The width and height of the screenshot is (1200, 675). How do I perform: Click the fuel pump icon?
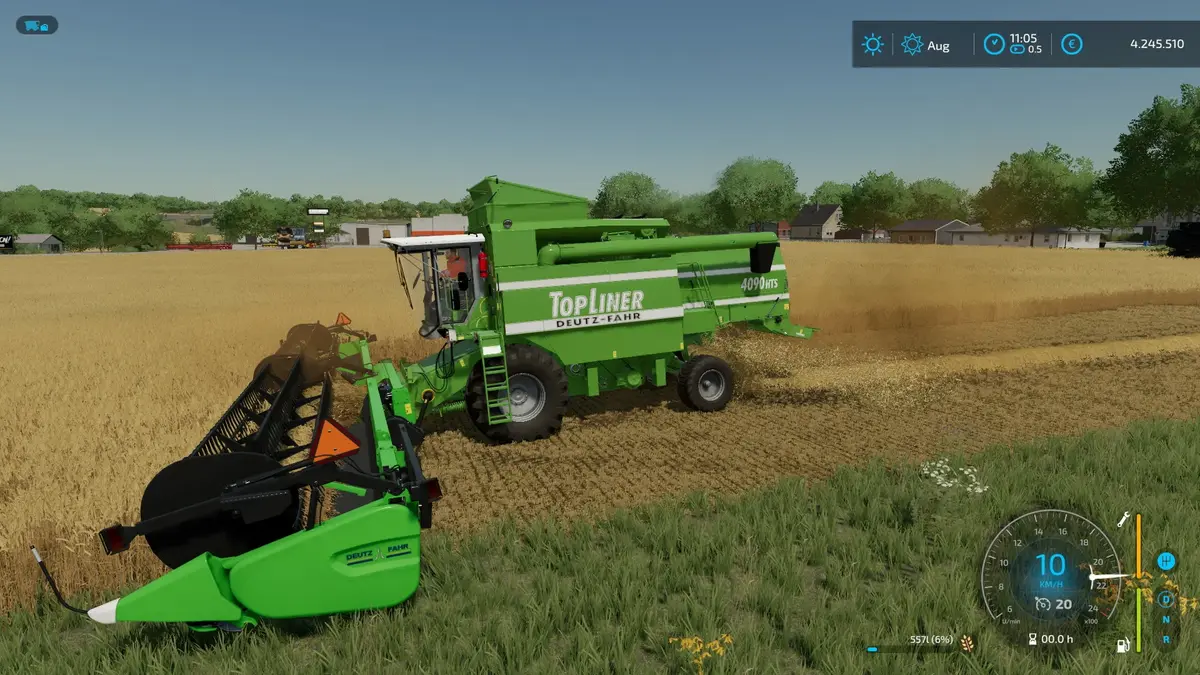pyautogui.click(x=1123, y=646)
